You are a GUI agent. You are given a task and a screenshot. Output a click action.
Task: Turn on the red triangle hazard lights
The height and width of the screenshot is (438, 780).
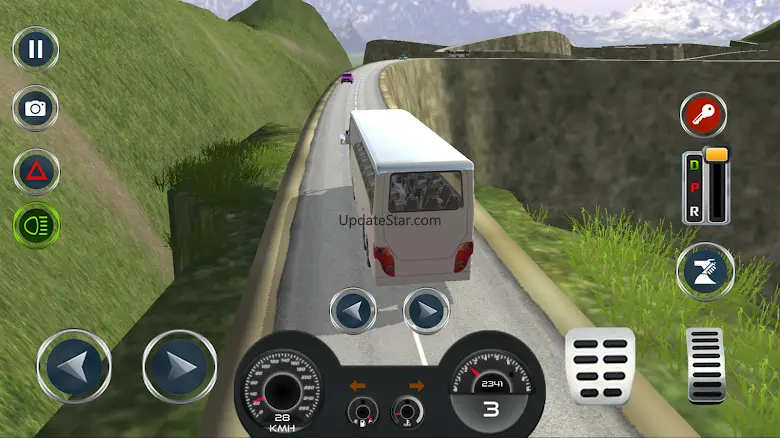pyautogui.click(x=36, y=170)
